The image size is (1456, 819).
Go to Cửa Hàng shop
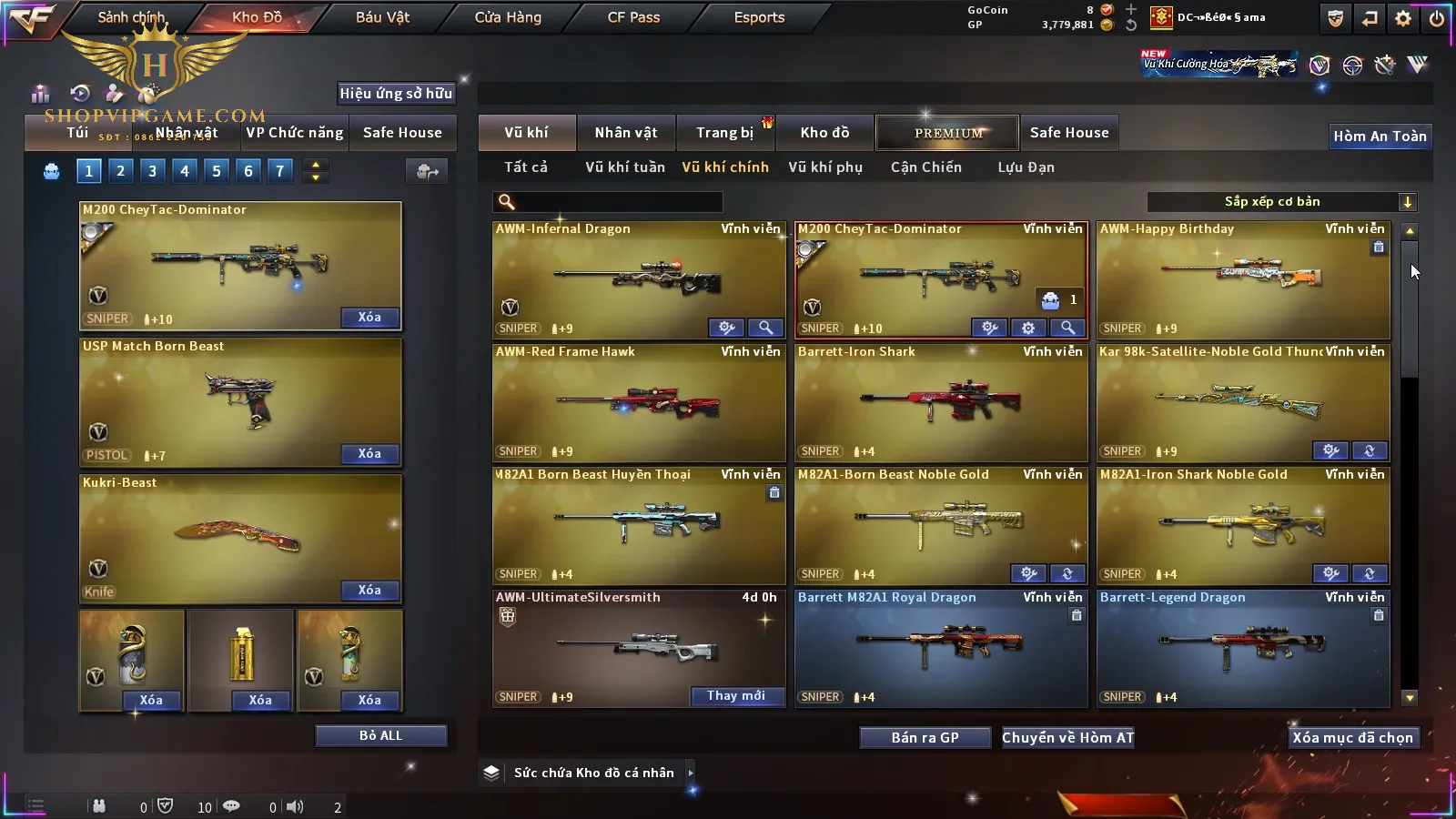coord(508,17)
